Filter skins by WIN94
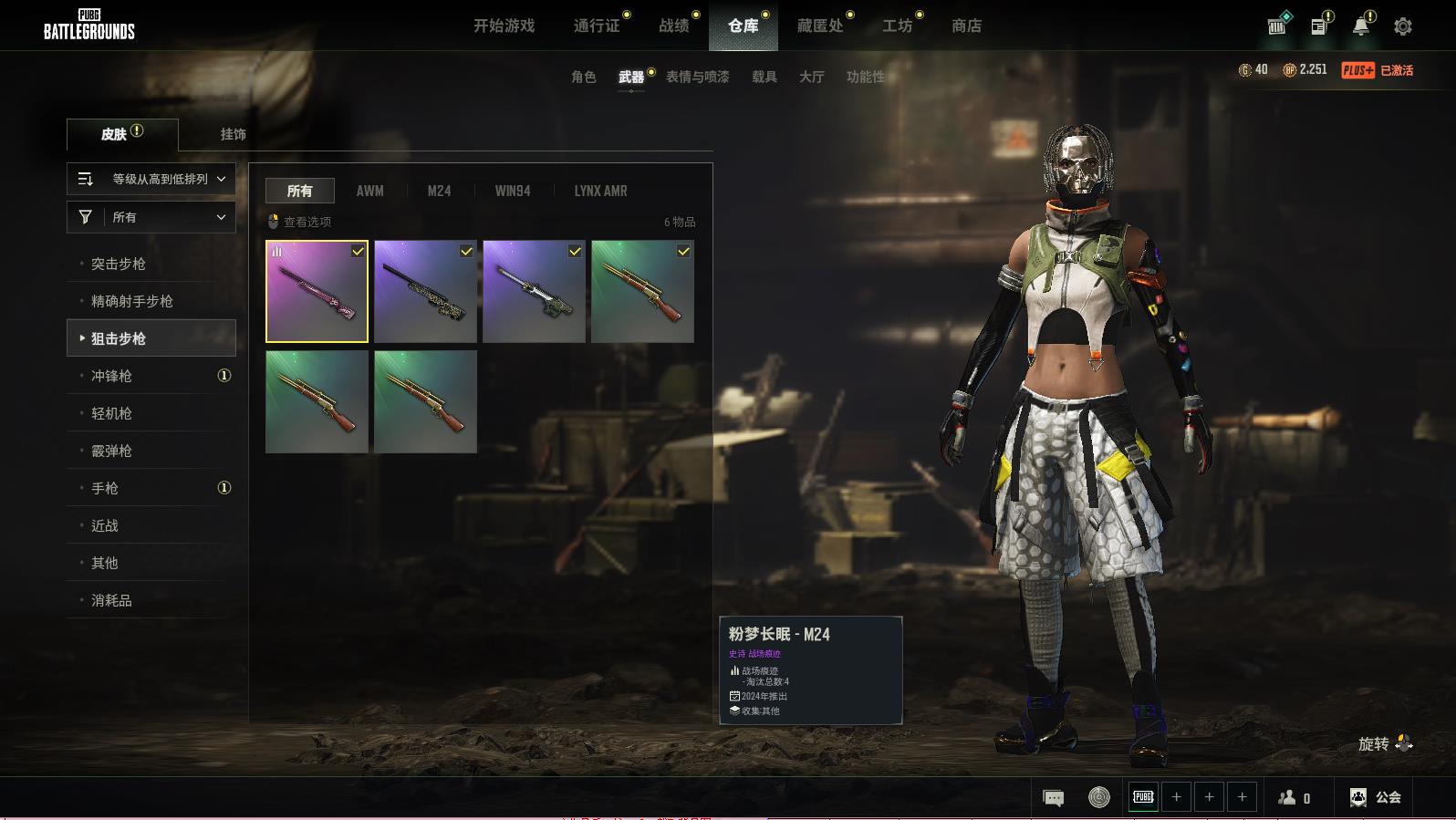1456x820 pixels. click(512, 191)
